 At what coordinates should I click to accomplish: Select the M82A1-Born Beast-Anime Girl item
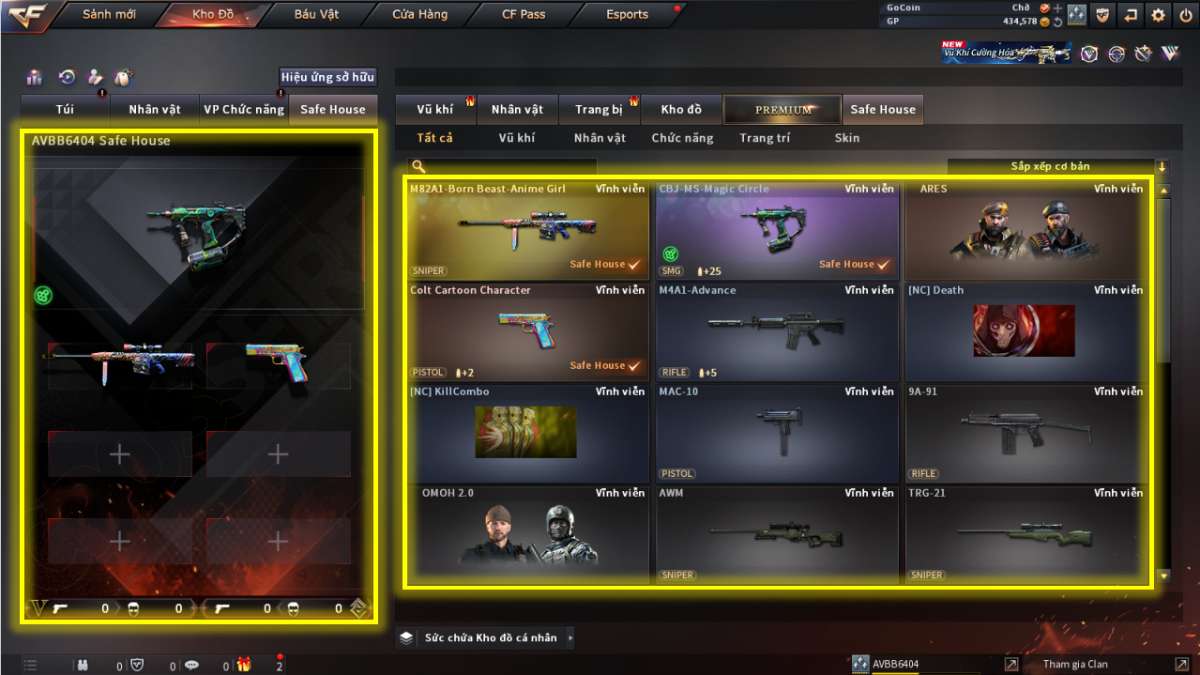pyautogui.click(x=527, y=229)
